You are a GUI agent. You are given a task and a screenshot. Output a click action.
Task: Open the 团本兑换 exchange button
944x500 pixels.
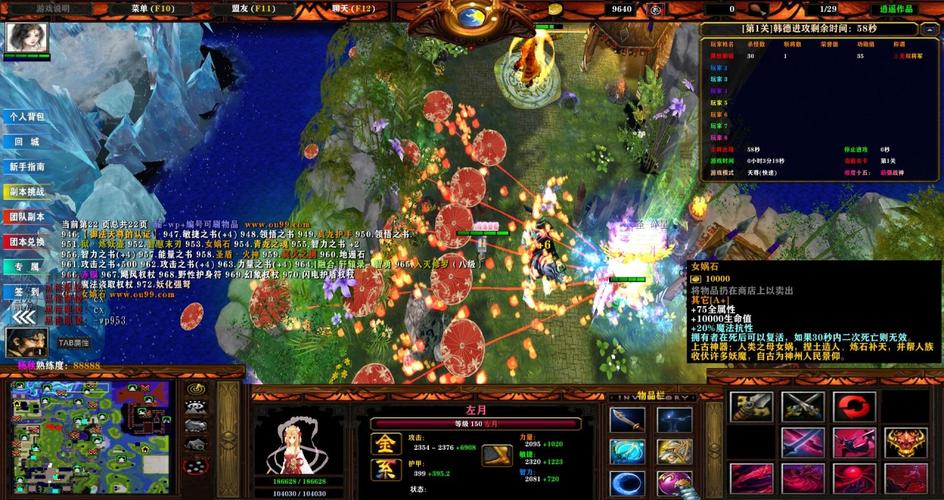(x=28, y=242)
